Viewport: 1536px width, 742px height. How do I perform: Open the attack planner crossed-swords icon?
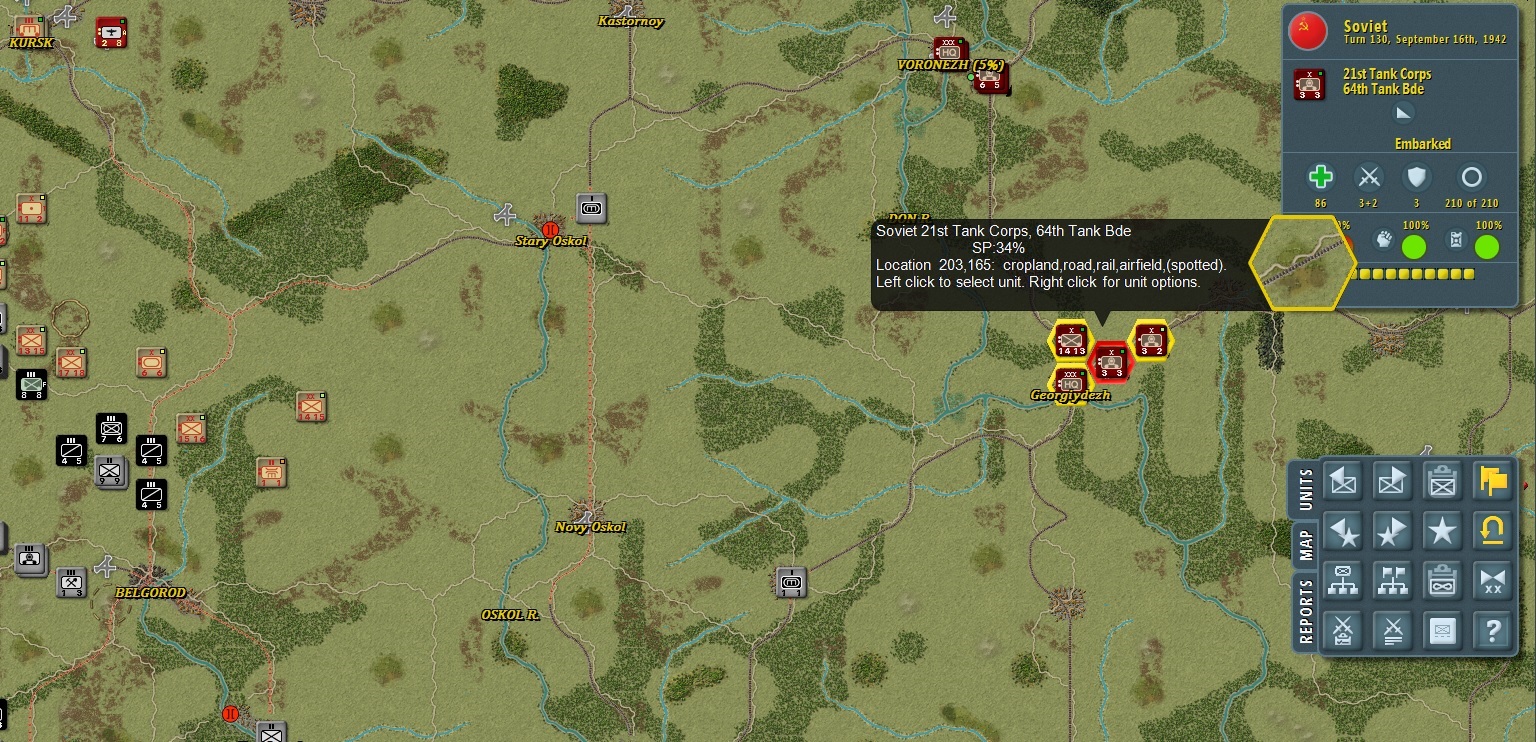tap(1341, 629)
